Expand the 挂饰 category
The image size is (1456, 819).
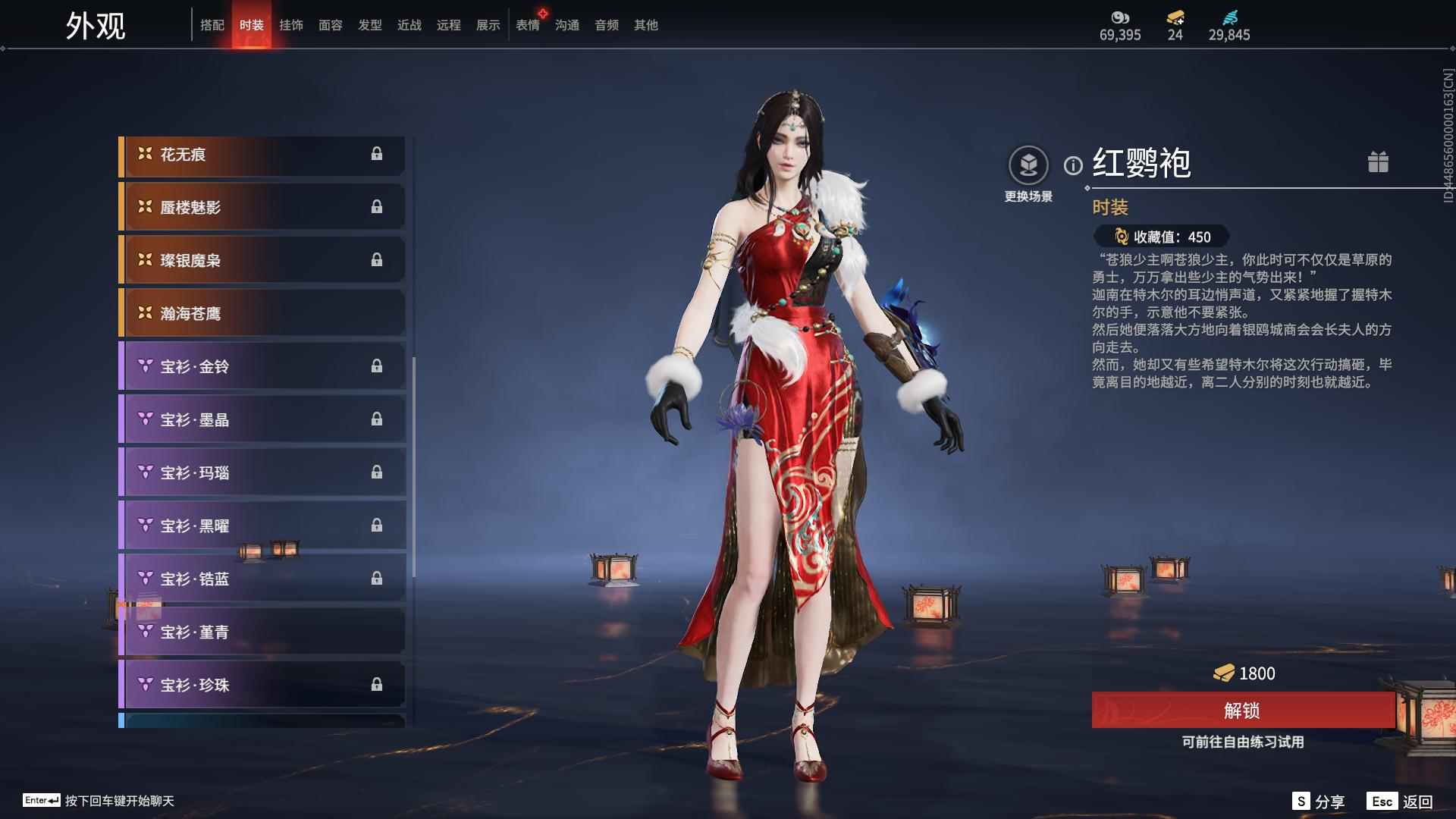[x=291, y=25]
